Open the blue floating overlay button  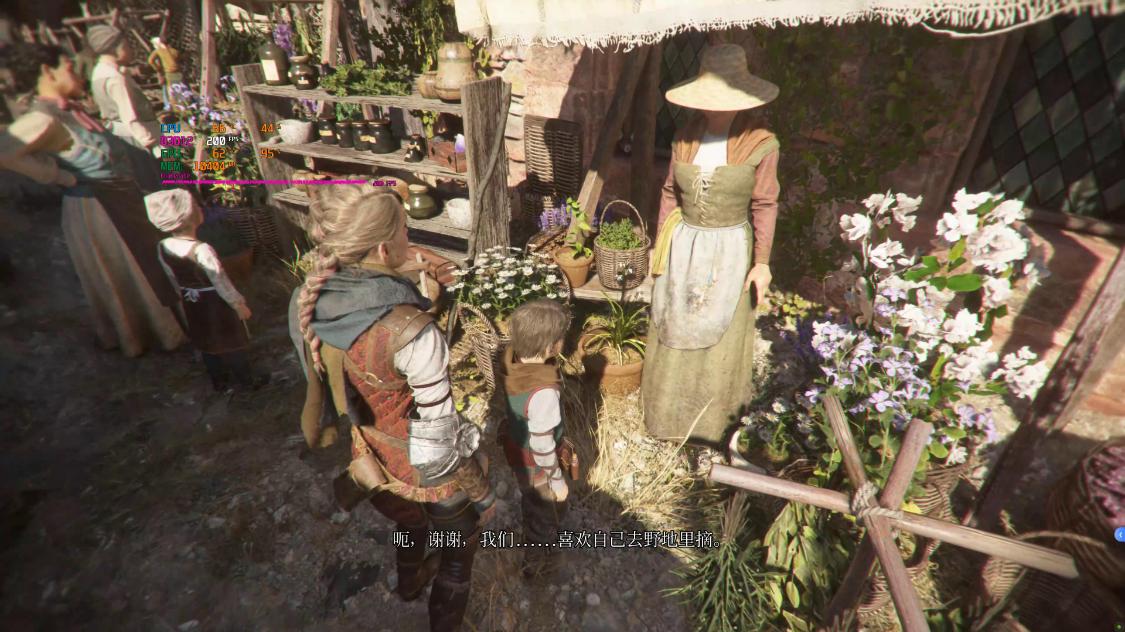pyautogui.click(x=1120, y=535)
